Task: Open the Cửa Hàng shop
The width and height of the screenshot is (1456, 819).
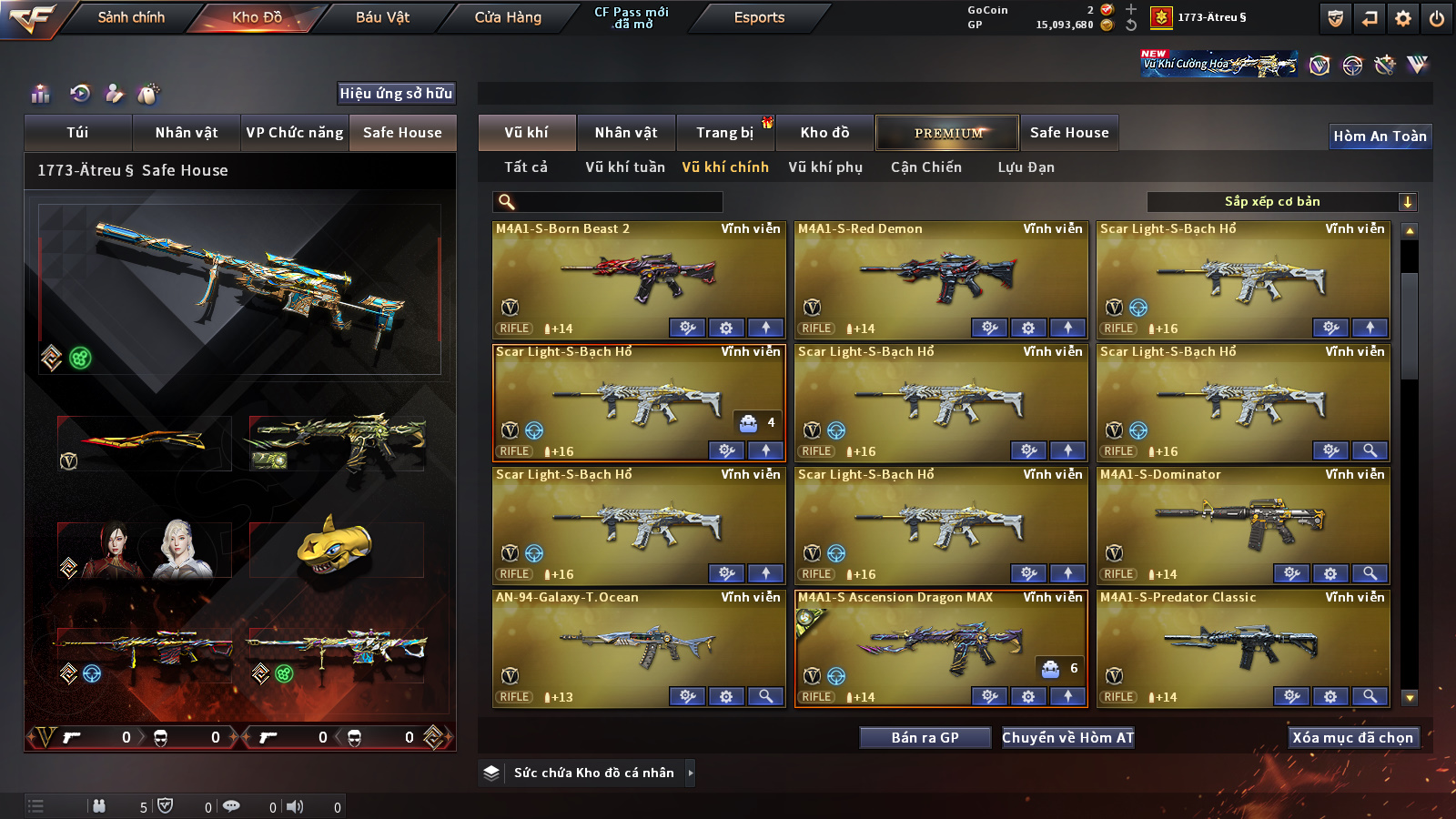Action: (x=508, y=17)
